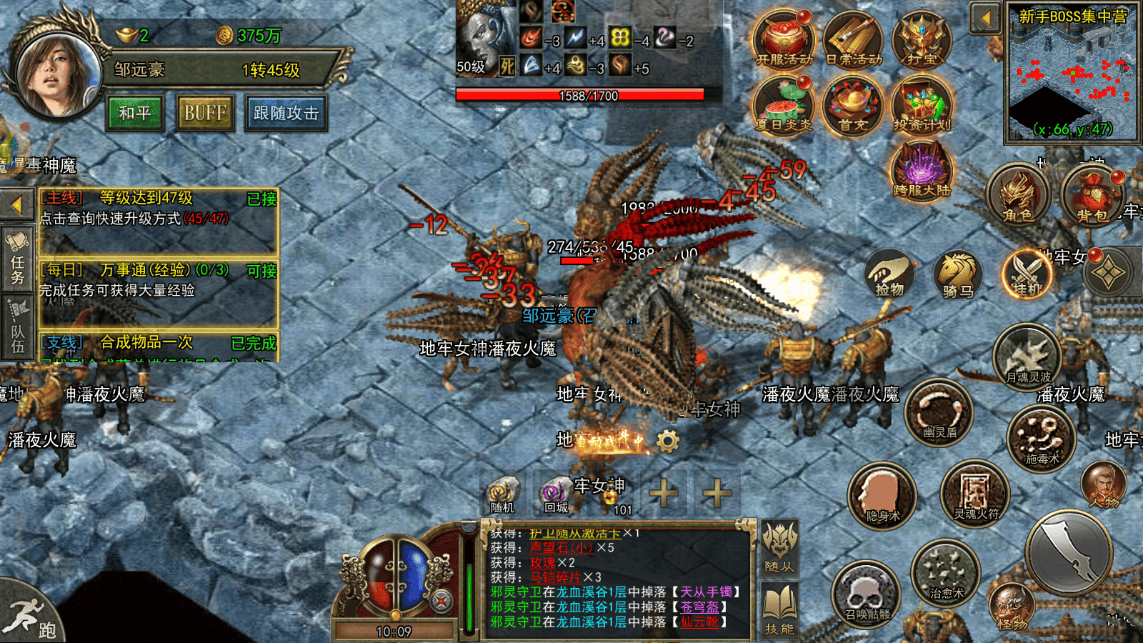Screen dimensions: 1143x643
Task: Cast the 灵魂火符 soul fire talisman skill
Action: (973, 494)
